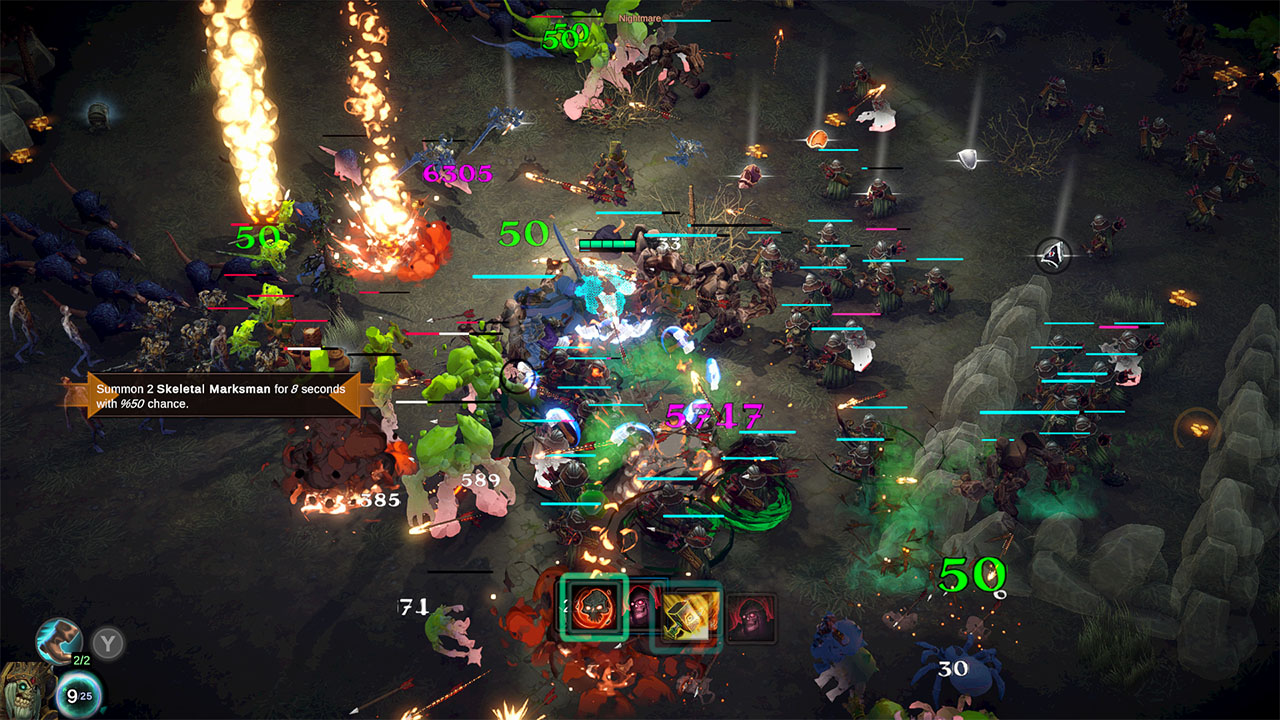
Task: Click the boot dash skill icon bottom left
Action: [58, 640]
